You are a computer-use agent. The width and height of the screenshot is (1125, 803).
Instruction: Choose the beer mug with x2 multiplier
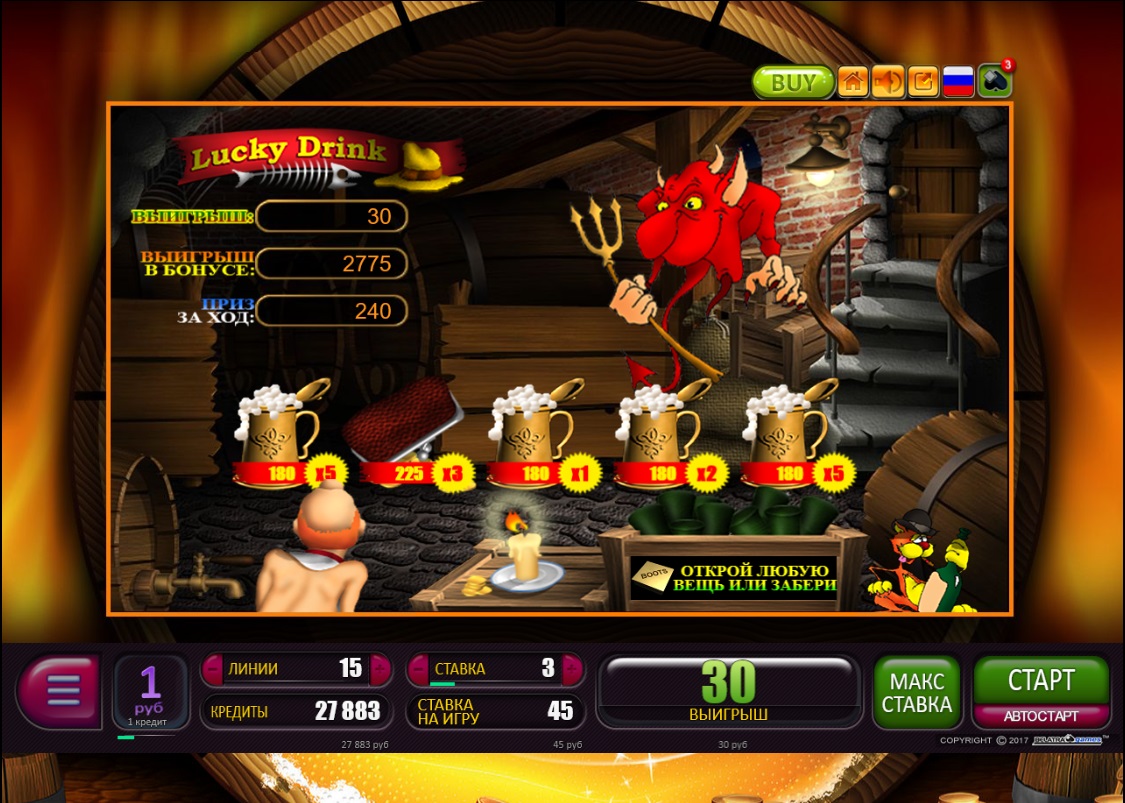pos(656,428)
